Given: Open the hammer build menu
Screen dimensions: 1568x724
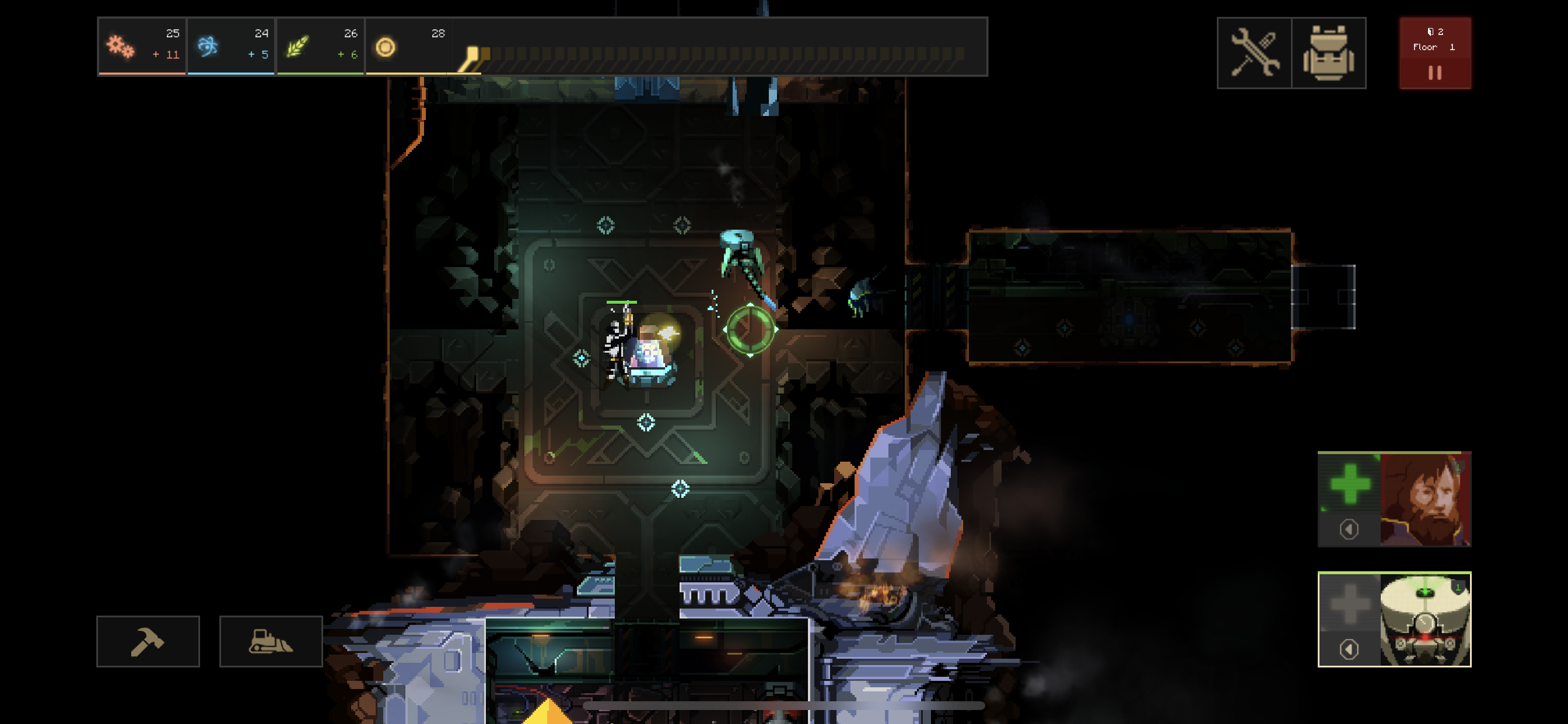Looking at the screenshot, I should coord(148,641).
